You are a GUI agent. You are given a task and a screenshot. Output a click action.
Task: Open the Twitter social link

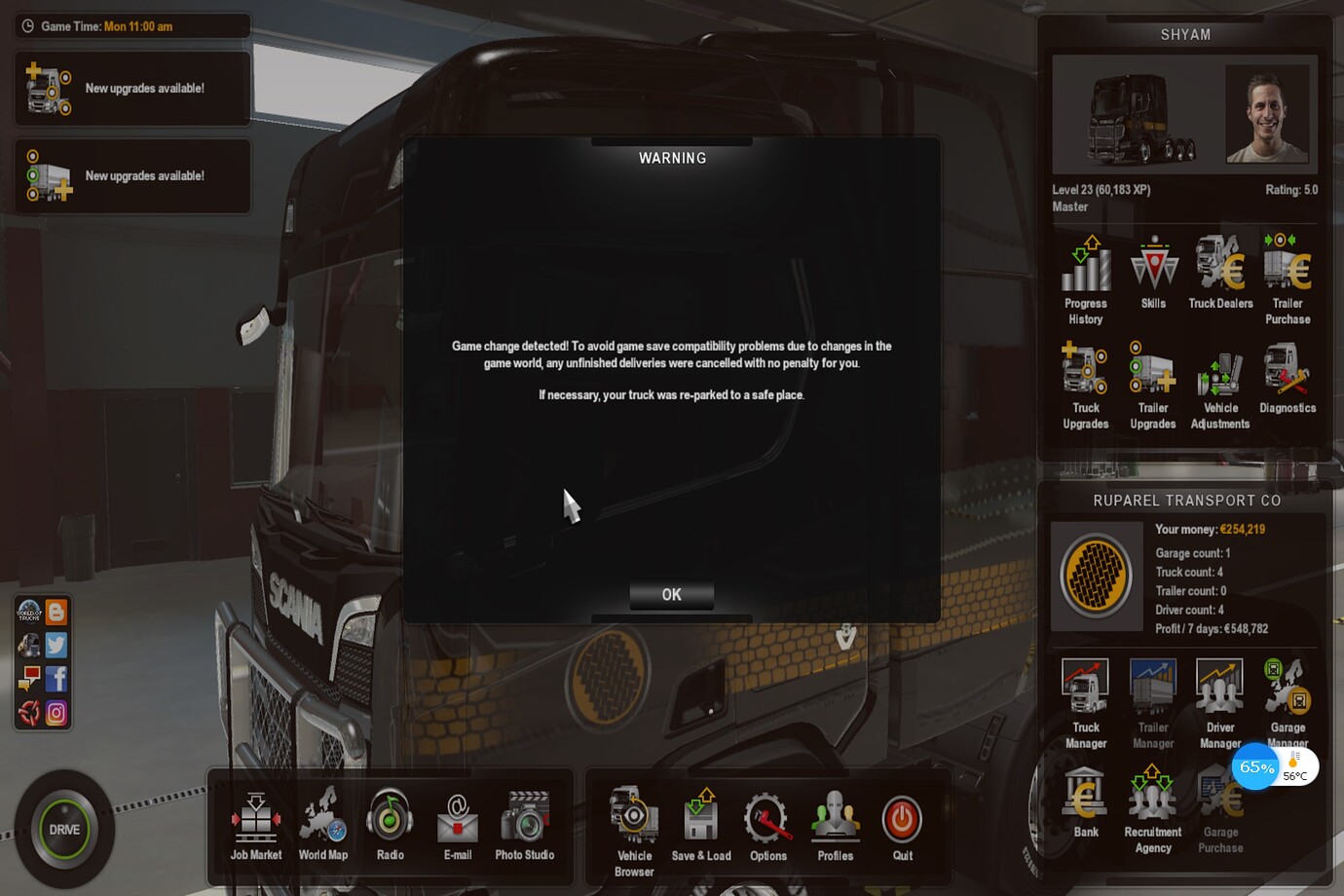56,645
